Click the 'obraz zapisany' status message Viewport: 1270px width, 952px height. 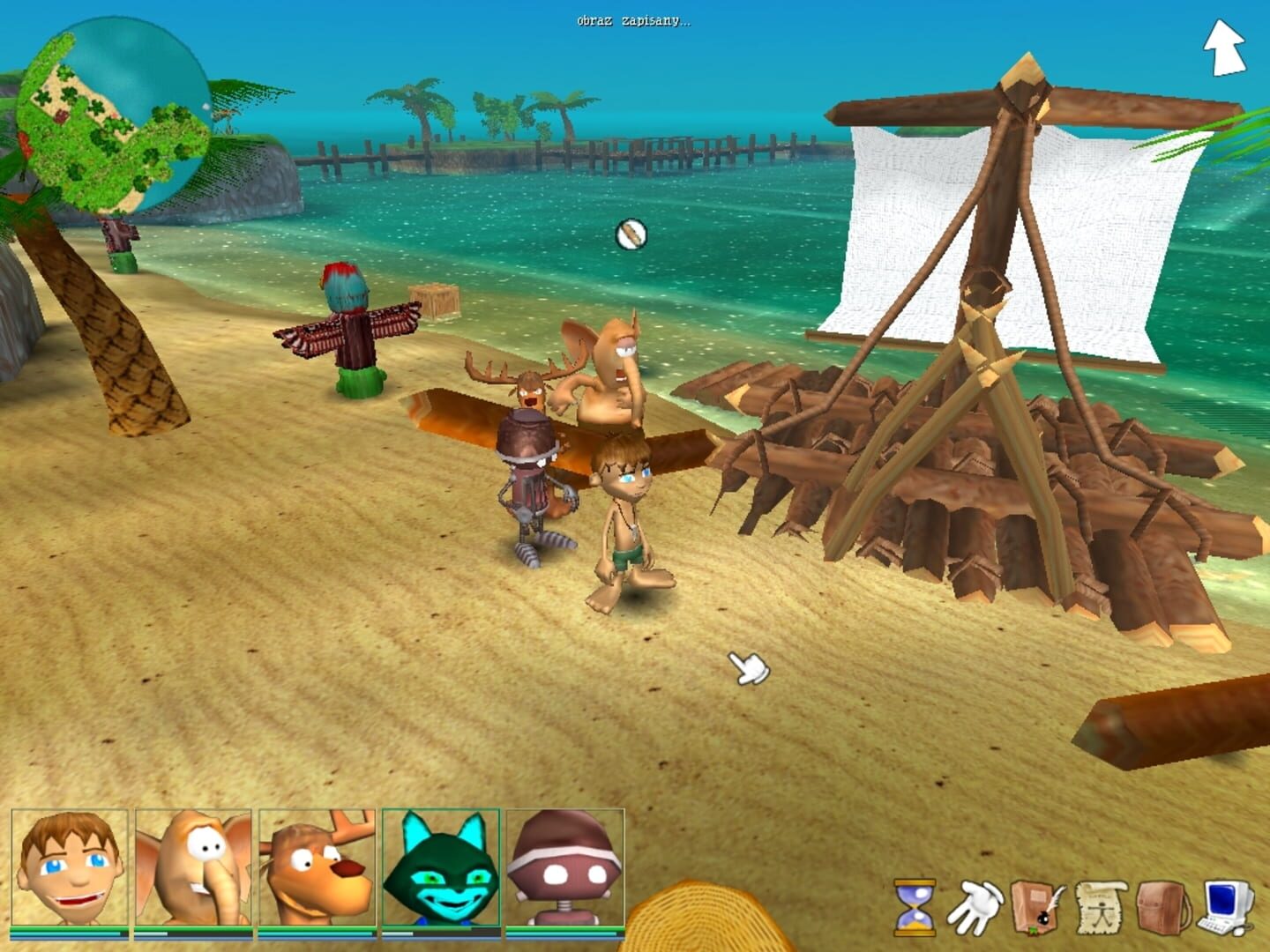(633, 21)
